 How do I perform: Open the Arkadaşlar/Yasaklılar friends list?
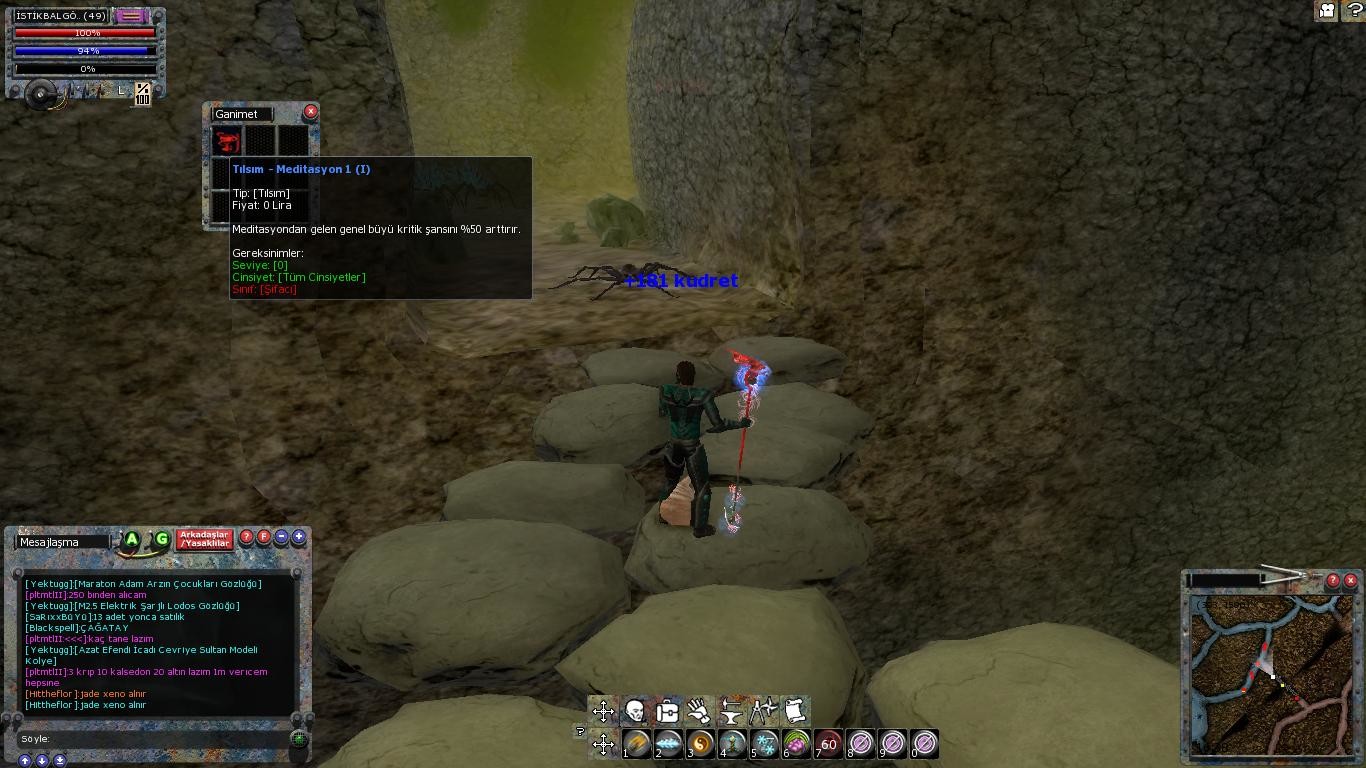pyautogui.click(x=204, y=539)
